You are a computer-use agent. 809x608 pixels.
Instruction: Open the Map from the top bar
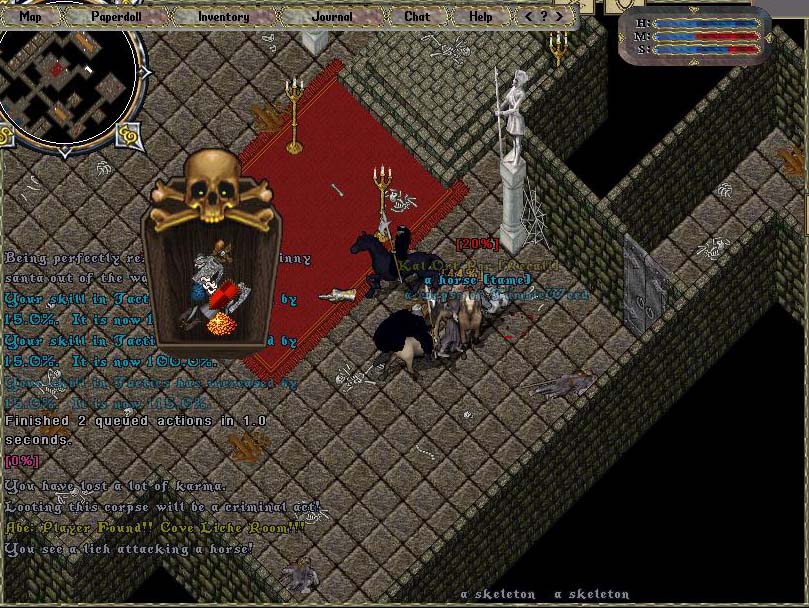click(31, 16)
